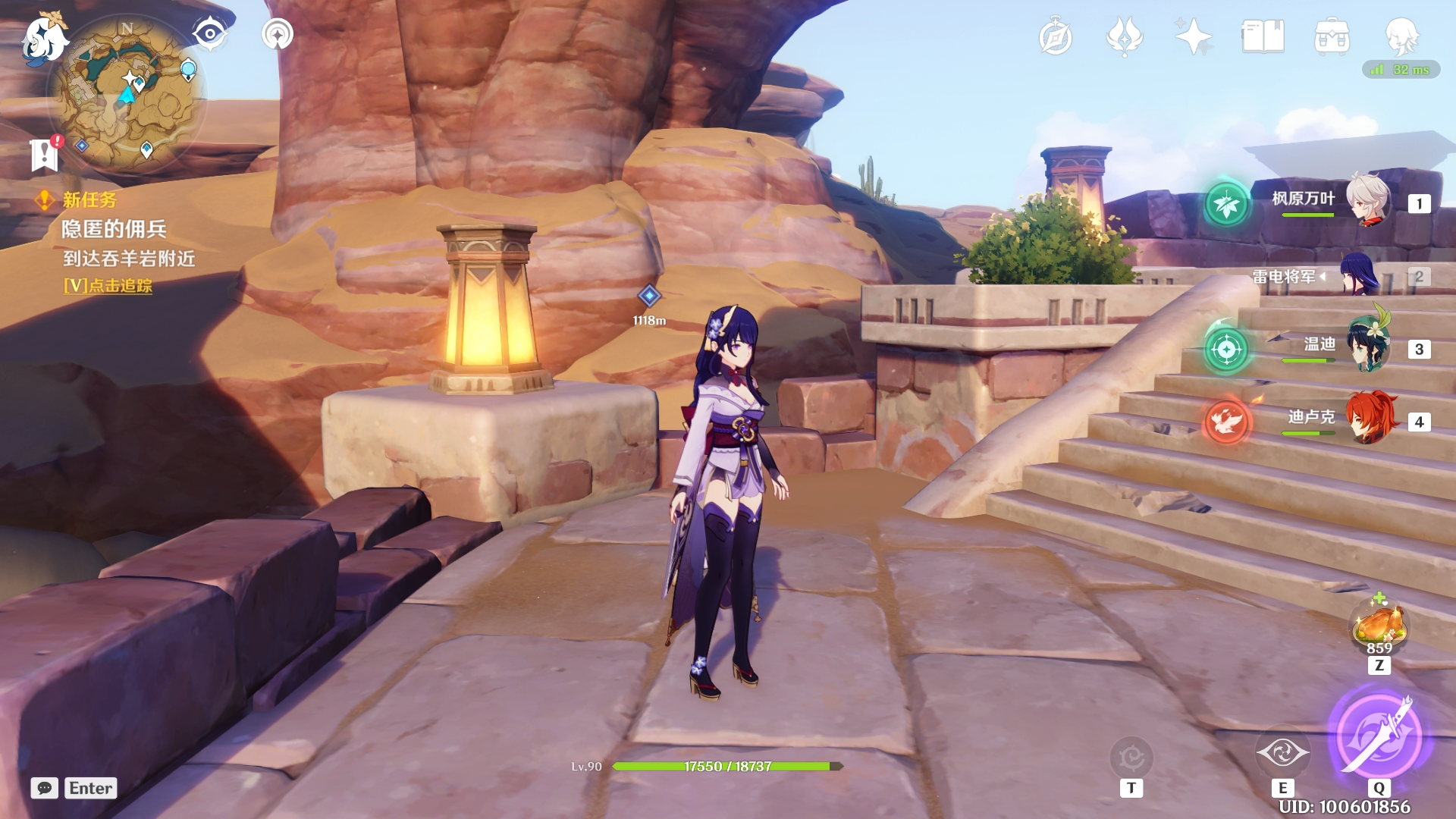Toggle the elemental sight eye icon
Image resolution: width=1456 pixels, height=819 pixels.
pyautogui.click(x=209, y=34)
